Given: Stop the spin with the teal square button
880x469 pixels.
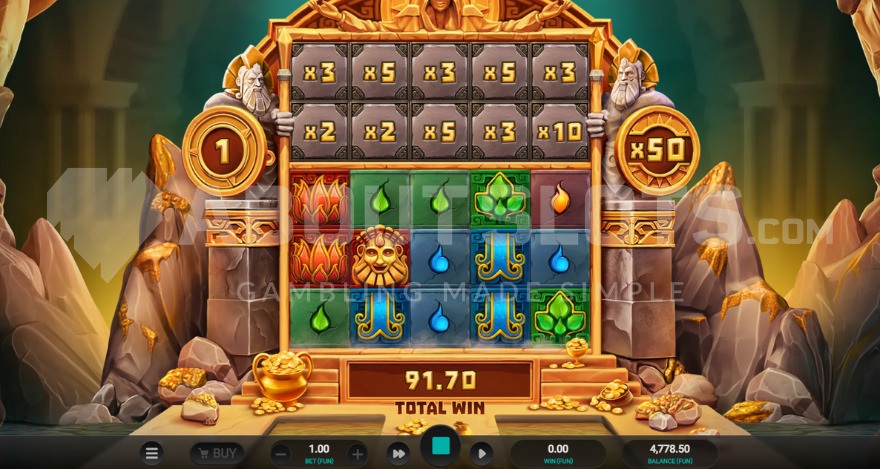Looking at the screenshot, I should coord(439,447).
